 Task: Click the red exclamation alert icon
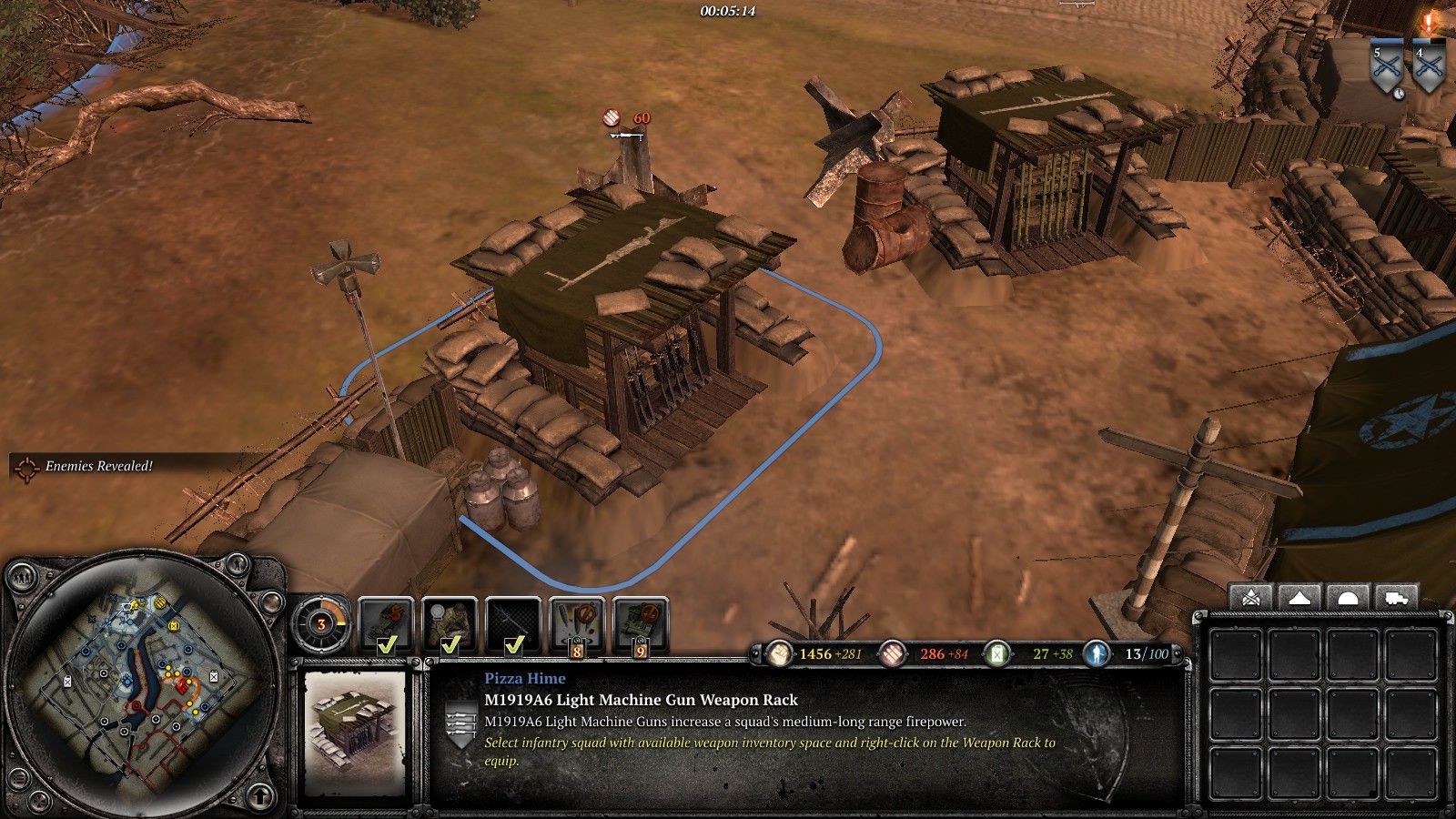coord(1429,22)
